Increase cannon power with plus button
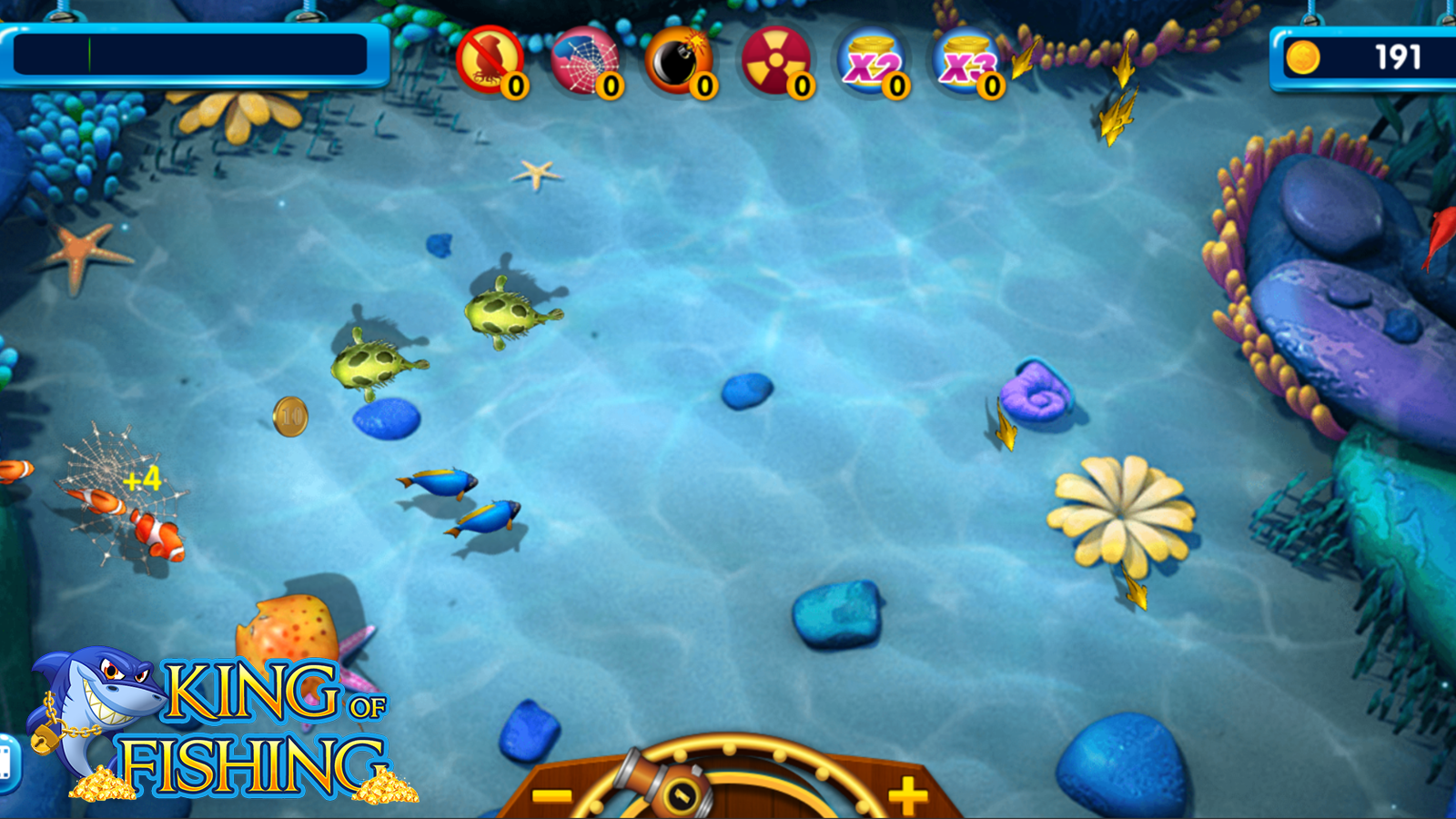1456x819 pixels. (x=907, y=795)
